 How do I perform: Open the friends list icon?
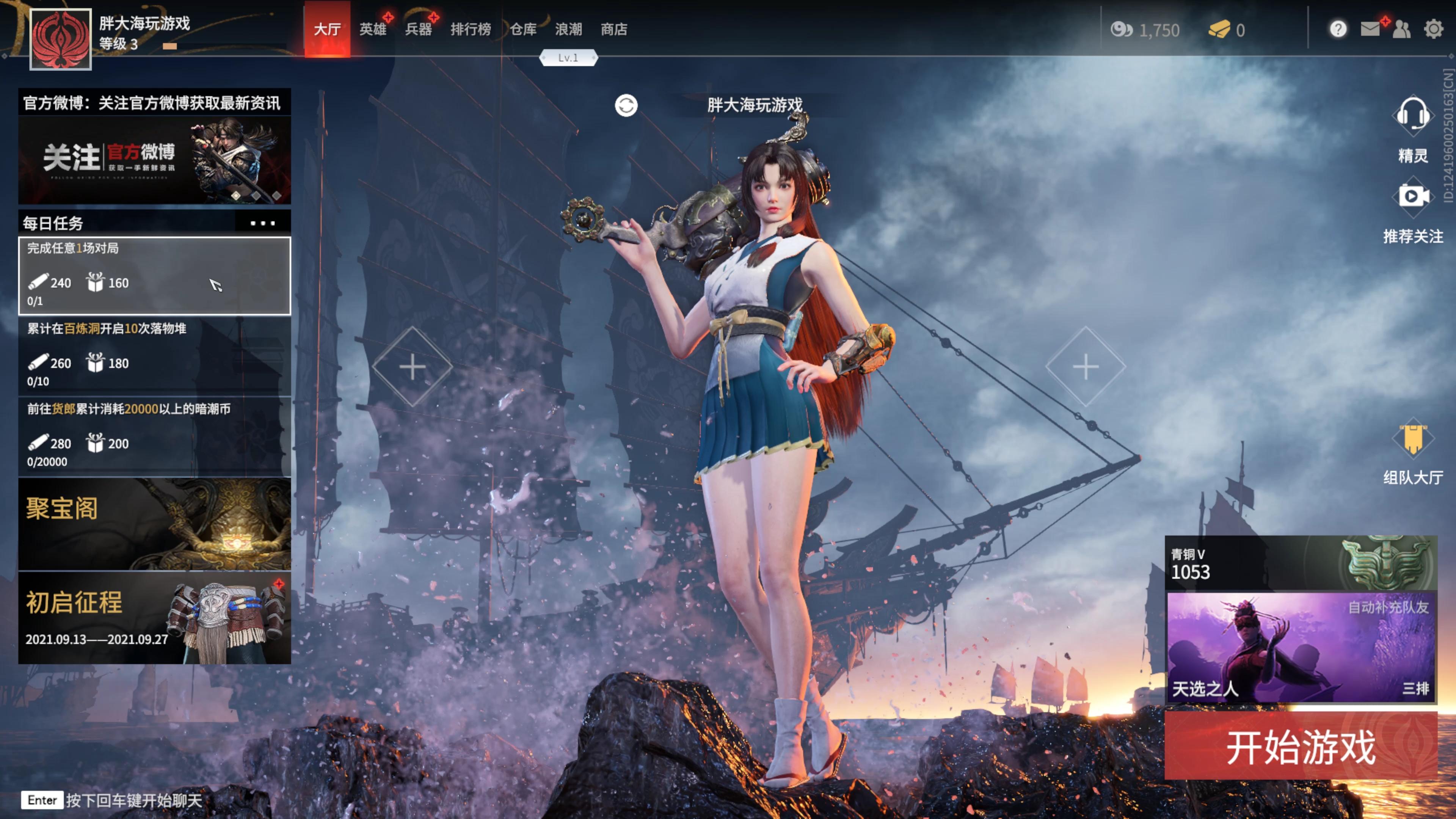[x=1402, y=29]
